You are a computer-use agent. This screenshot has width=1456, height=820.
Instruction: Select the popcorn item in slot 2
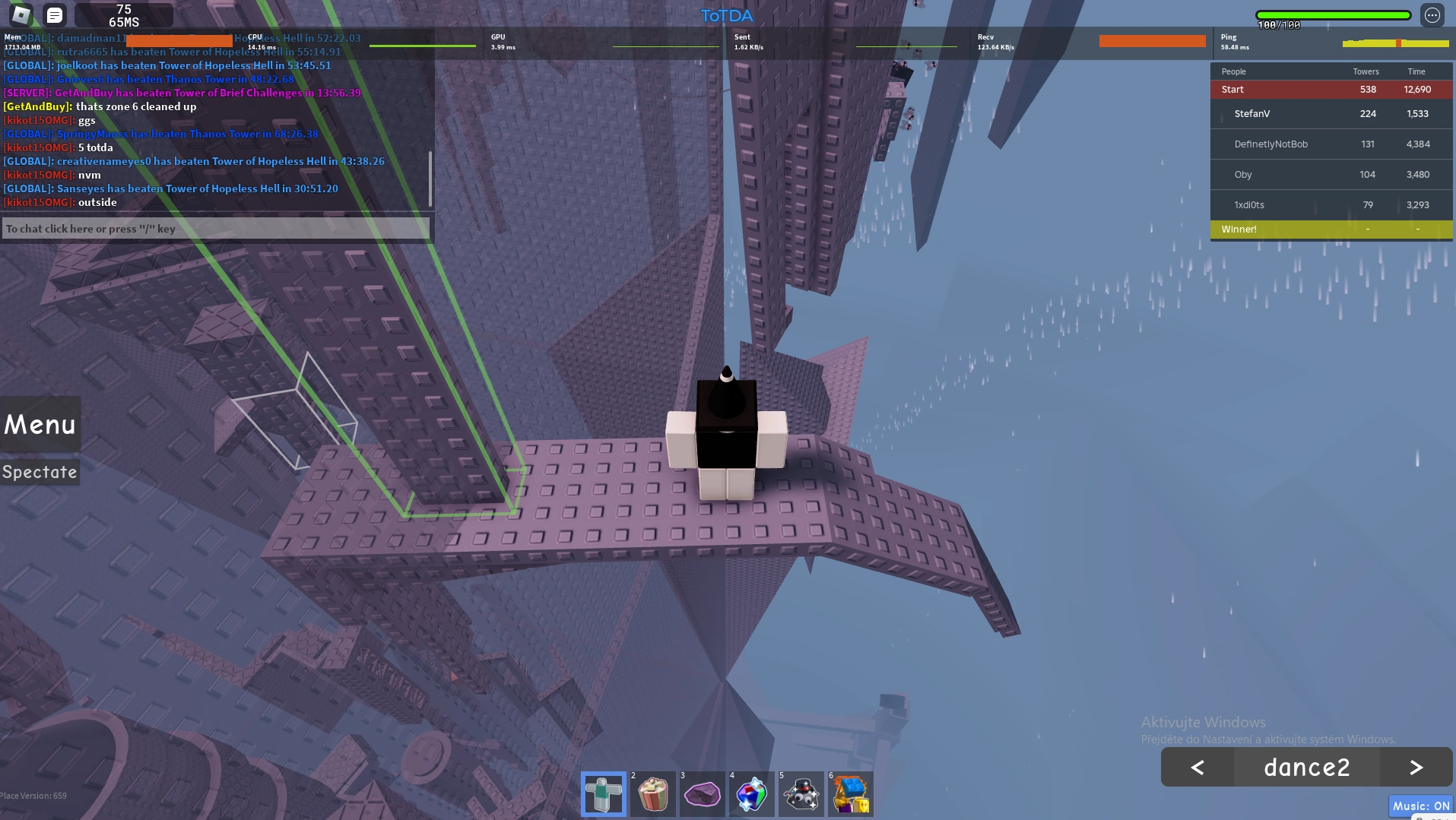[x=652, y=793]
